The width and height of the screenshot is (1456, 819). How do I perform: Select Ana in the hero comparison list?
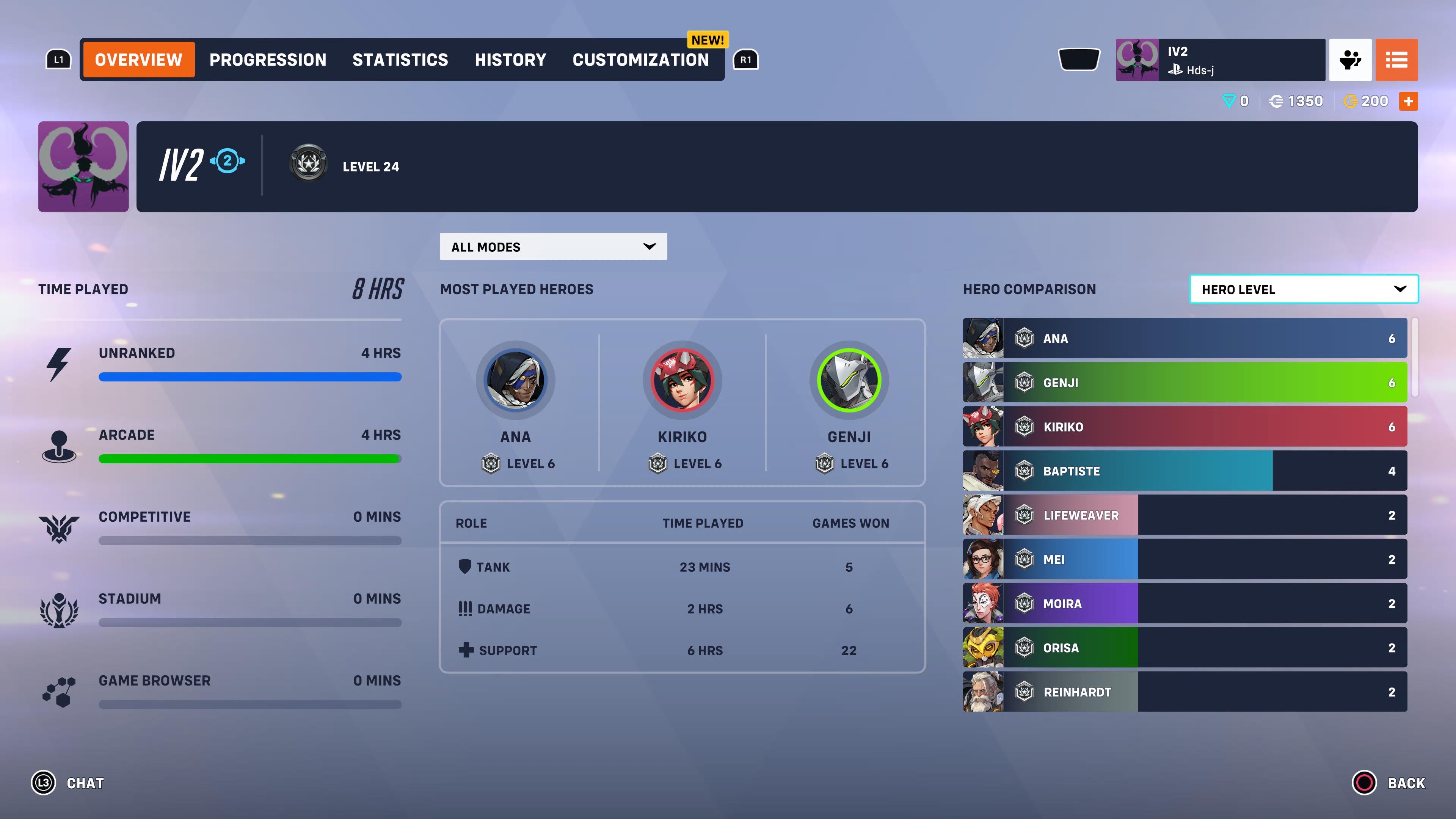1185,338
